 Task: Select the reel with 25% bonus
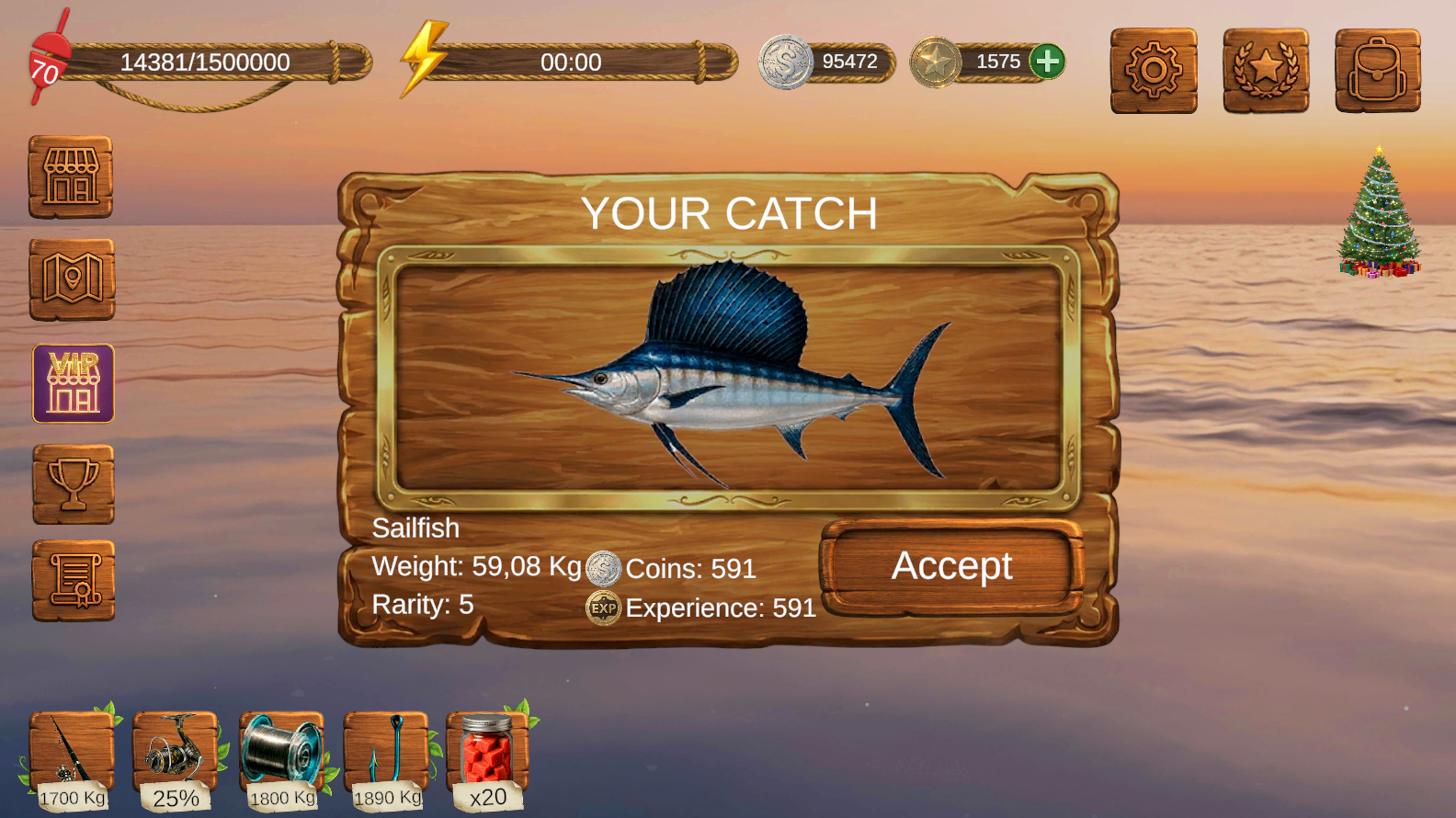coord(176,754)
